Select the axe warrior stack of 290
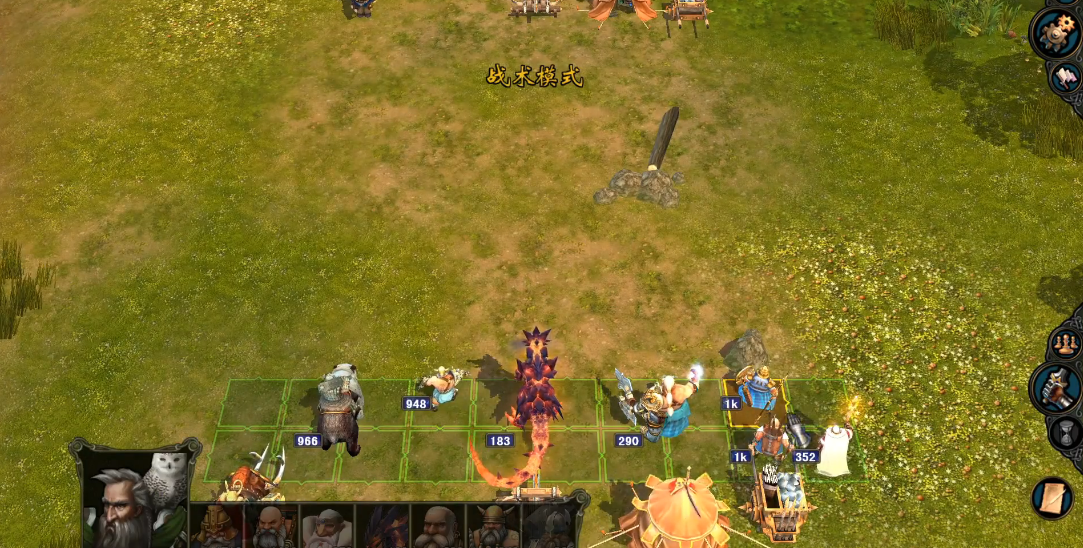Image resolution: width=1083 pixels, height=548 pixels. (x=655, y=410)
